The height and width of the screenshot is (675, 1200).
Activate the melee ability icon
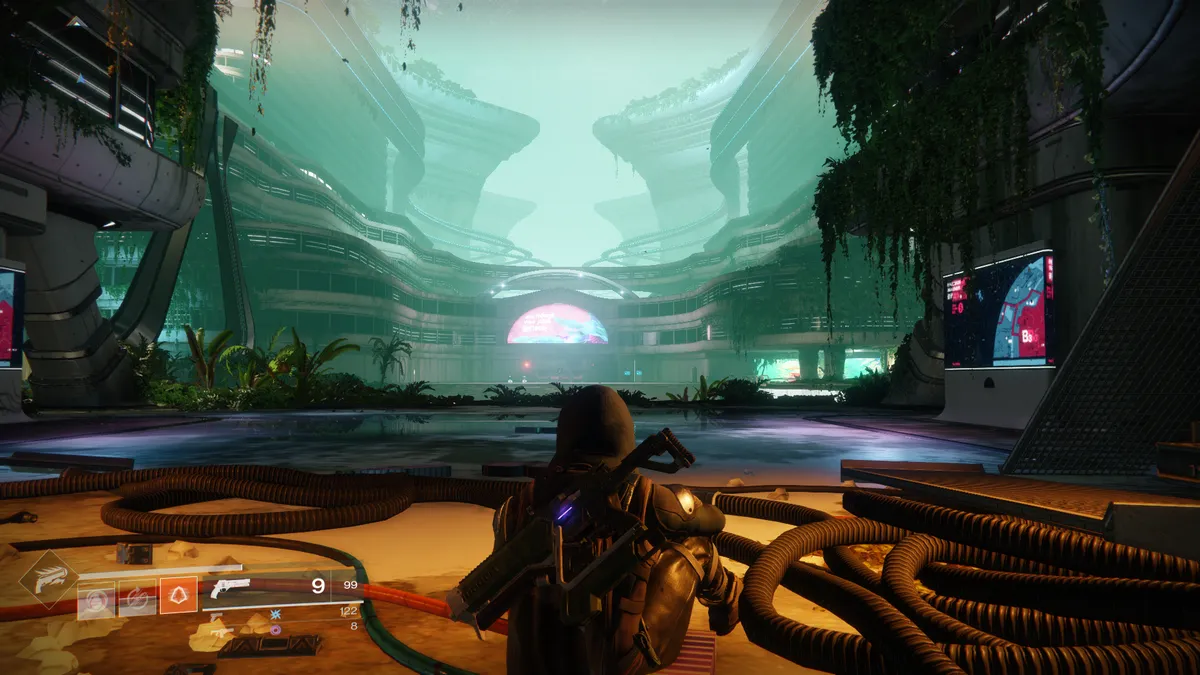coord(137,597)
